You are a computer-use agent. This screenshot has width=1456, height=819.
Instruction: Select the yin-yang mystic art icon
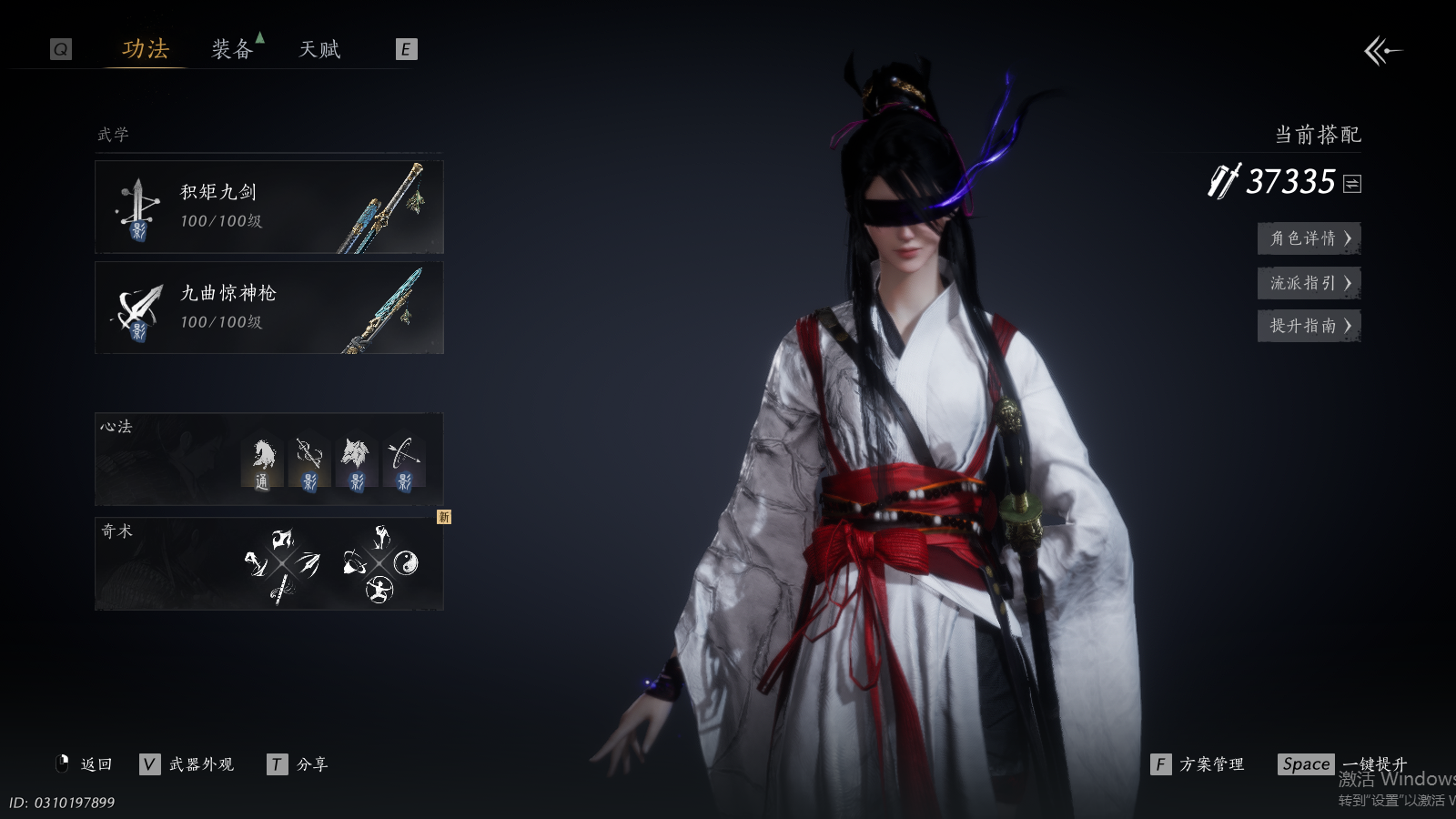point(406,562)
